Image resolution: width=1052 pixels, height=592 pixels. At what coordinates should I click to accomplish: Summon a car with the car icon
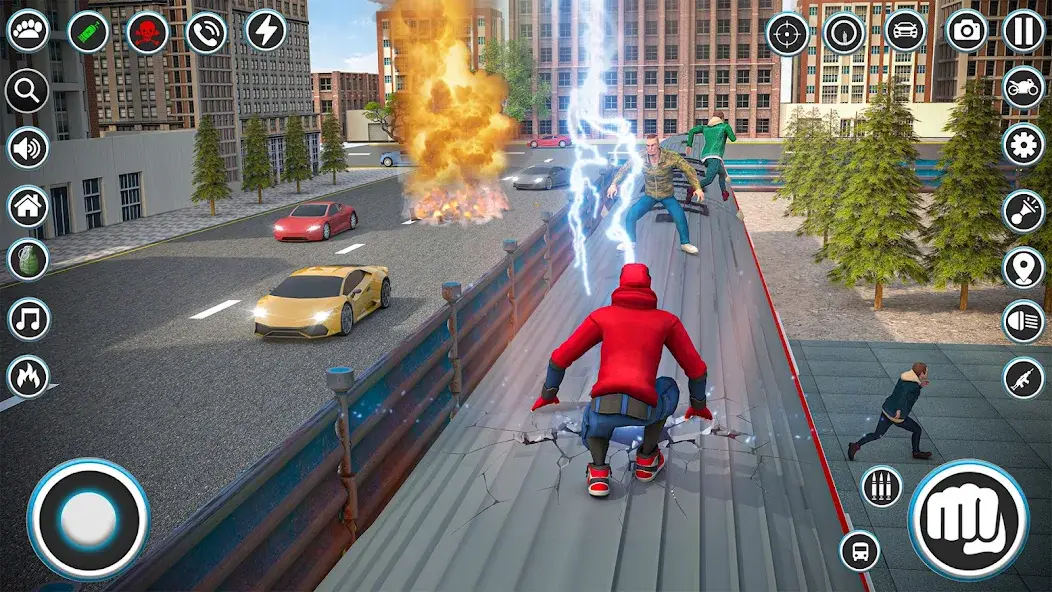(x=905, y=31)
